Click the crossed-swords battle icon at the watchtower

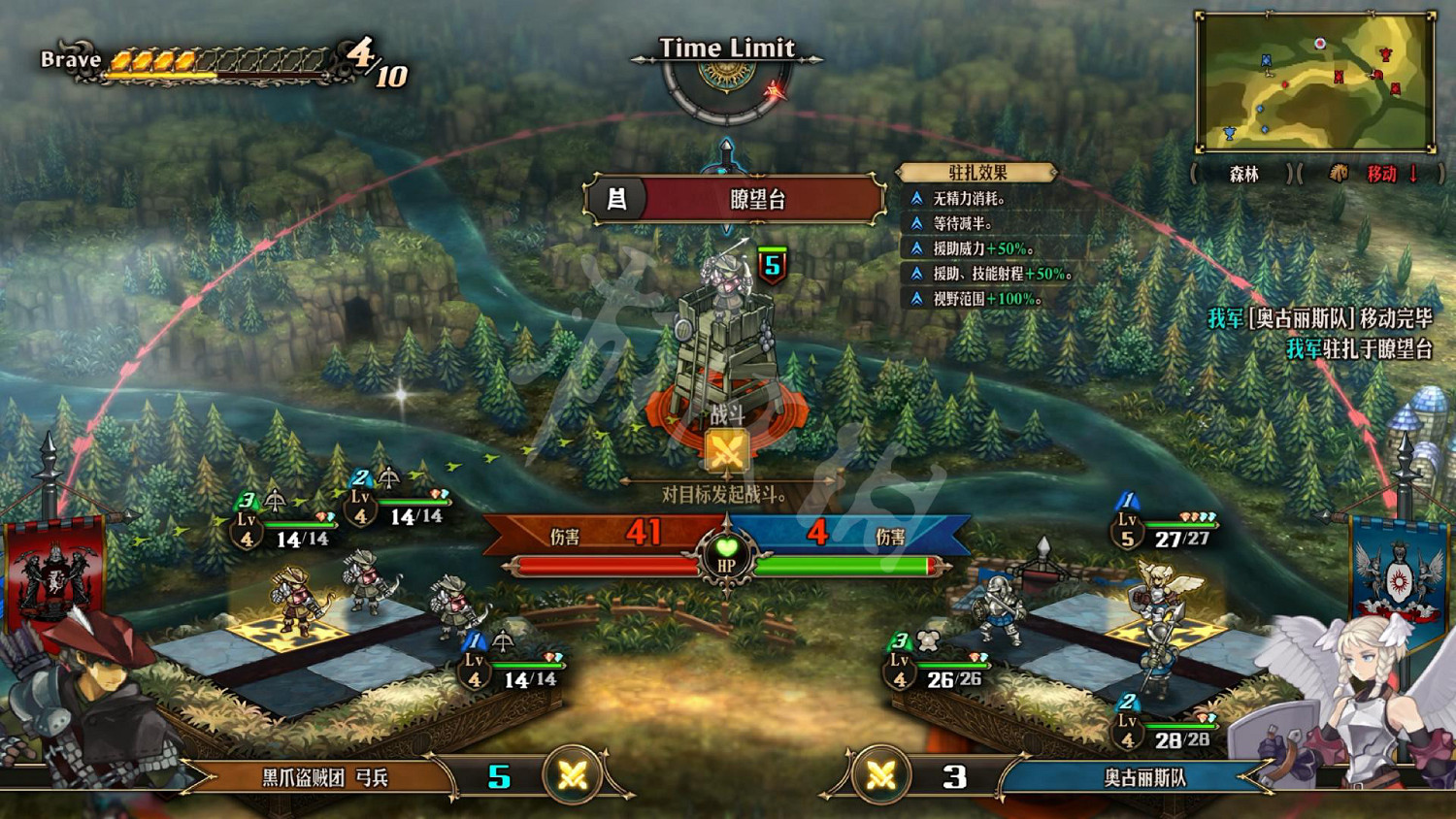[x=726, y=451]
